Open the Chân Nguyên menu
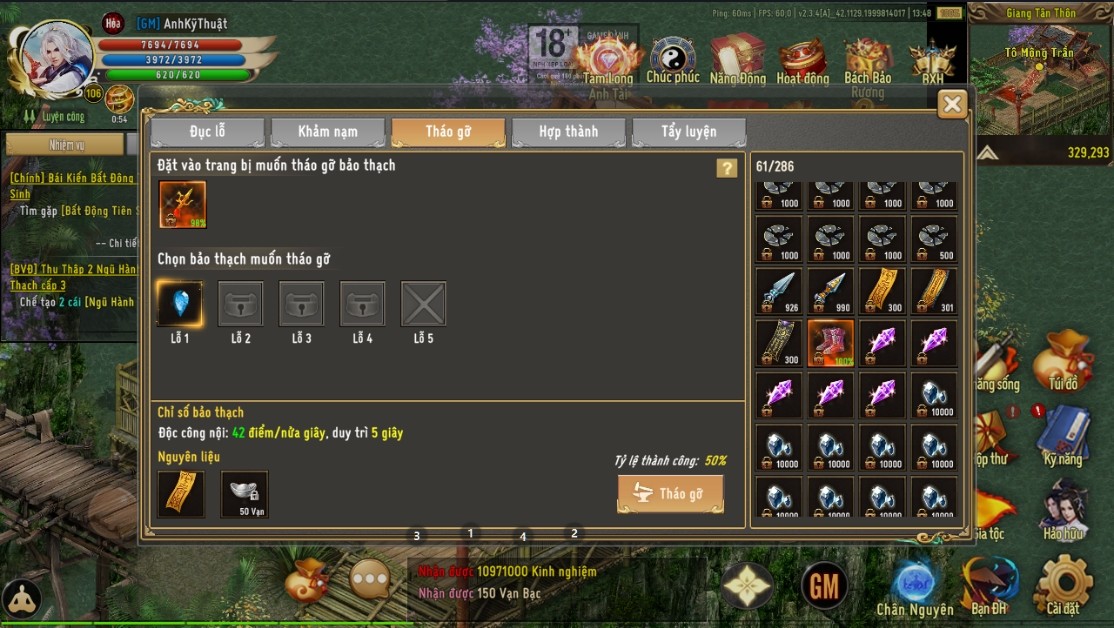1114x628 pixels. point(914,586)
